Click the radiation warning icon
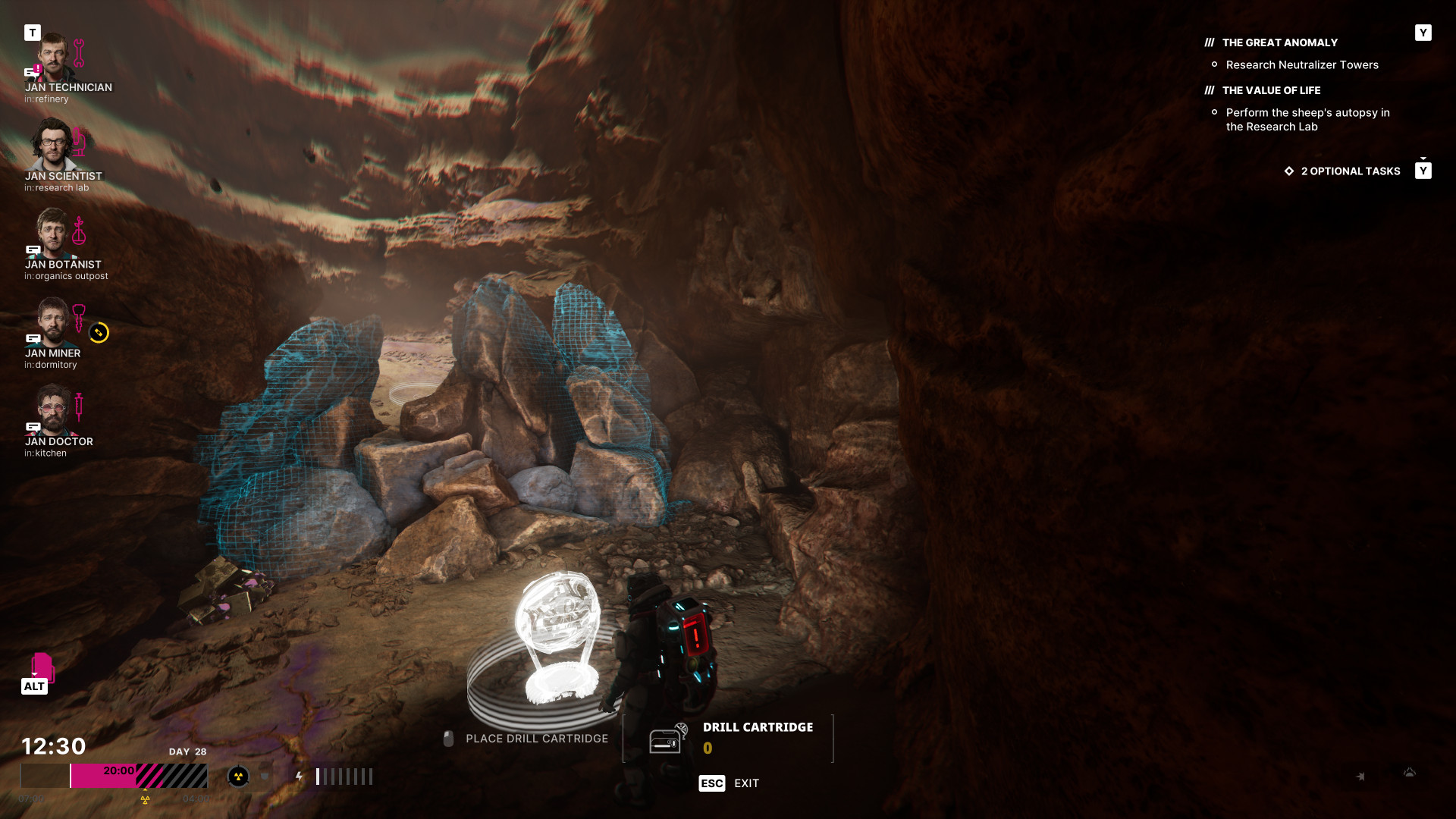The height and width of the screenshot is (819, 1456). click(x=238, y=777)
